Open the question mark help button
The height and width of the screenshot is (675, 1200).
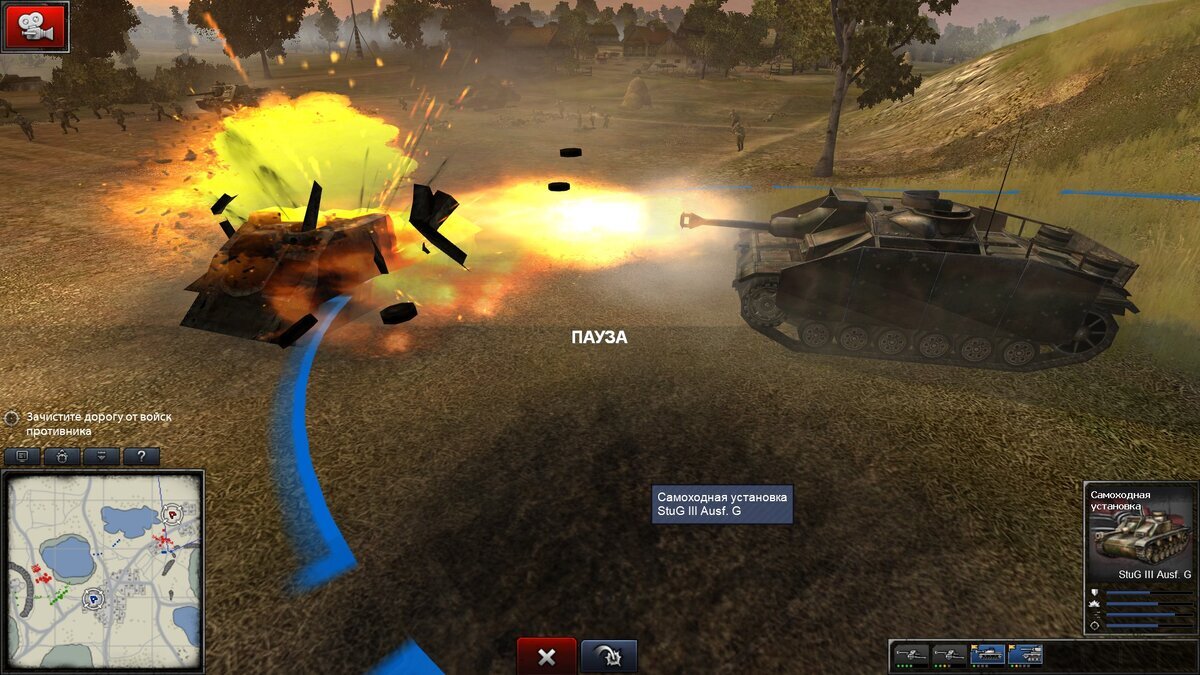point(141,456)
